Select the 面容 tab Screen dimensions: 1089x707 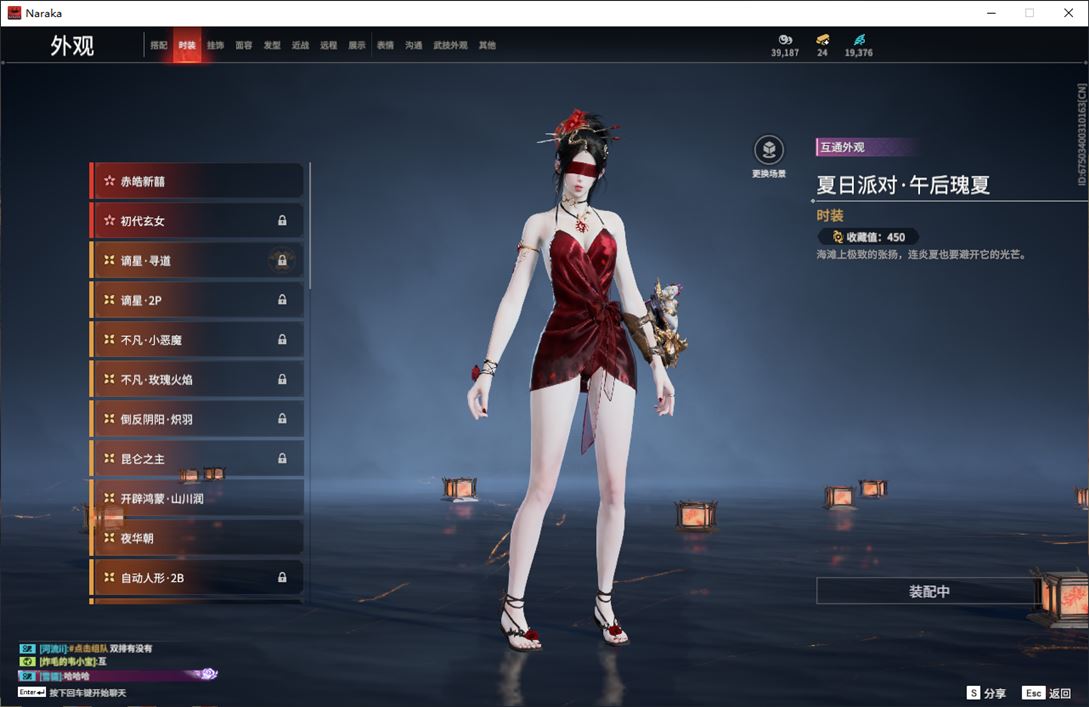click(x=243, y=46)
